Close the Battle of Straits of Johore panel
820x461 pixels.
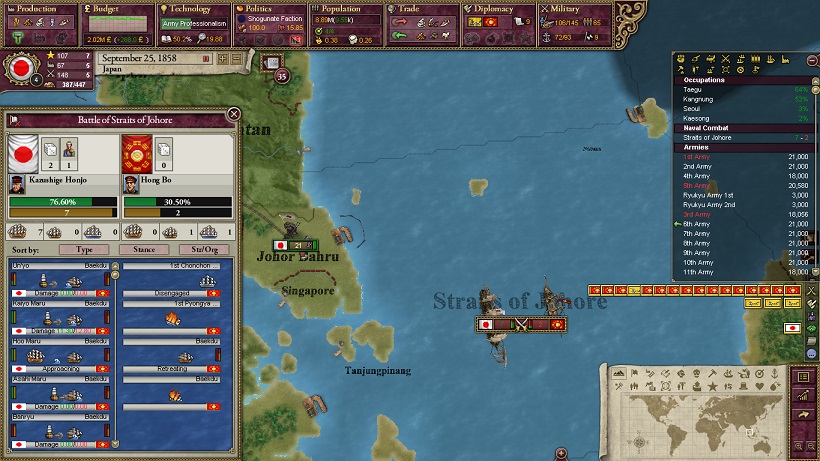[x=234, y=114]
